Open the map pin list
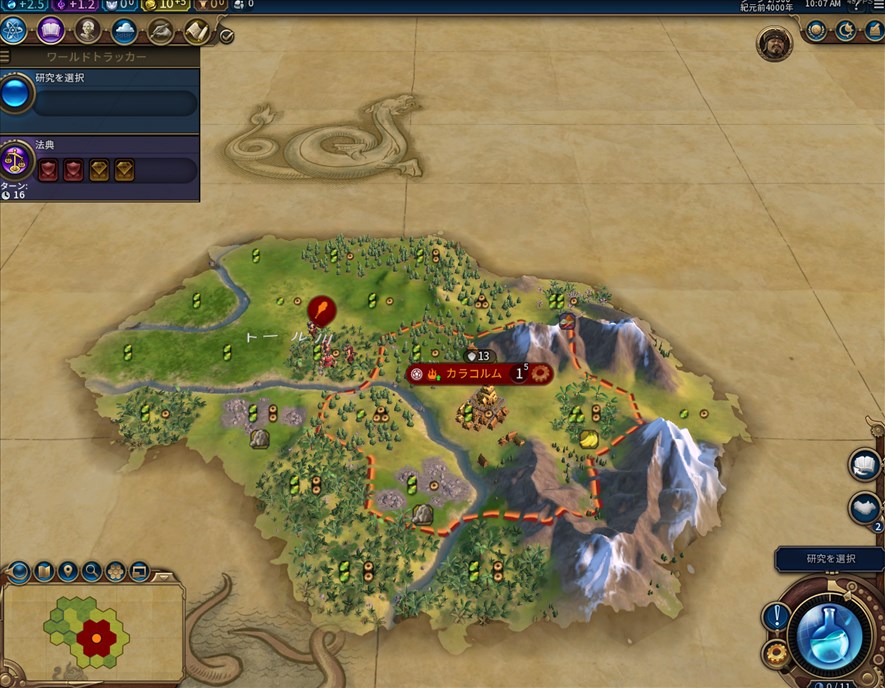885x688 pixels. tap(68, 572)
